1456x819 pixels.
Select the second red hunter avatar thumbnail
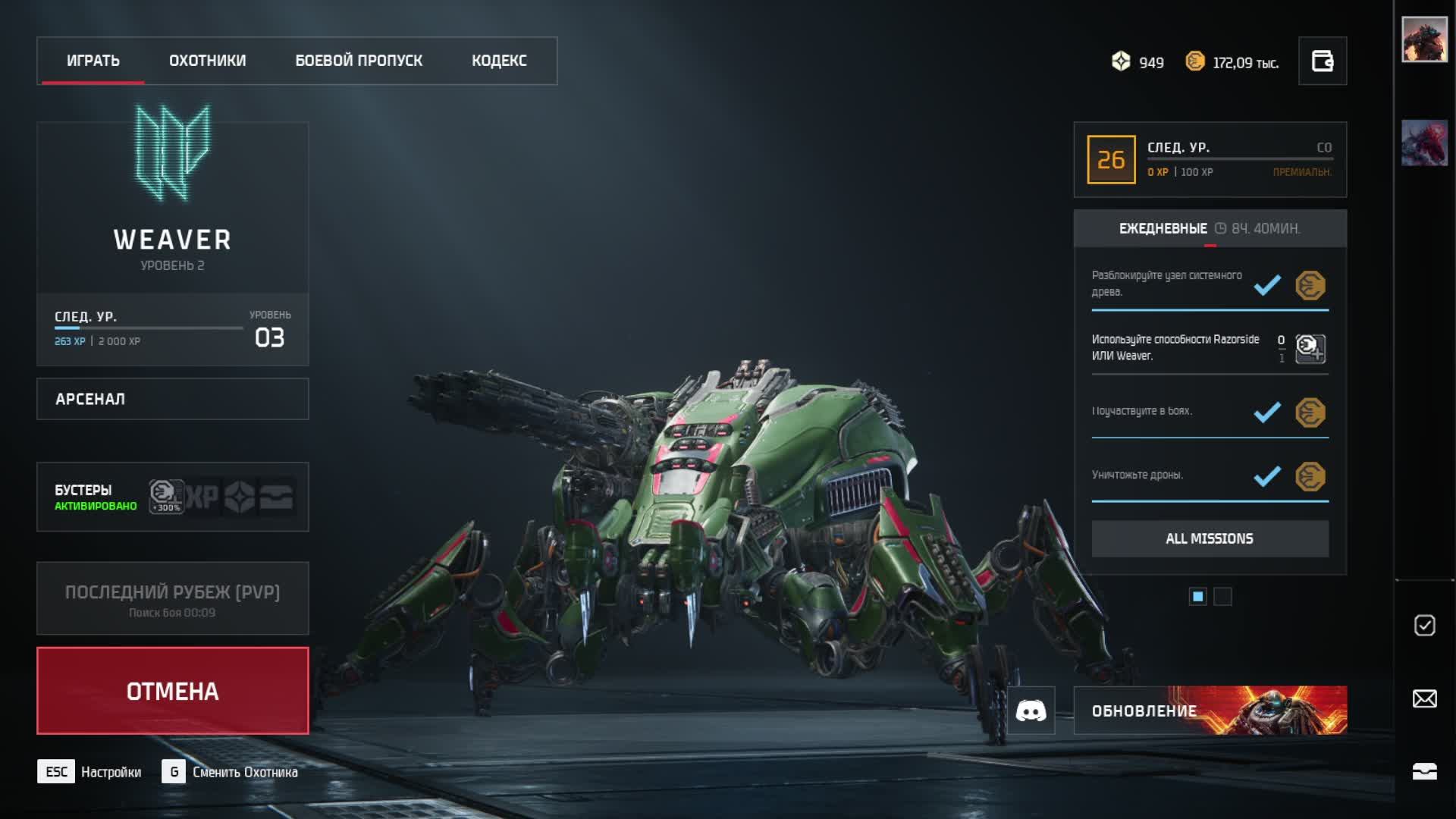pos(1424,143)
